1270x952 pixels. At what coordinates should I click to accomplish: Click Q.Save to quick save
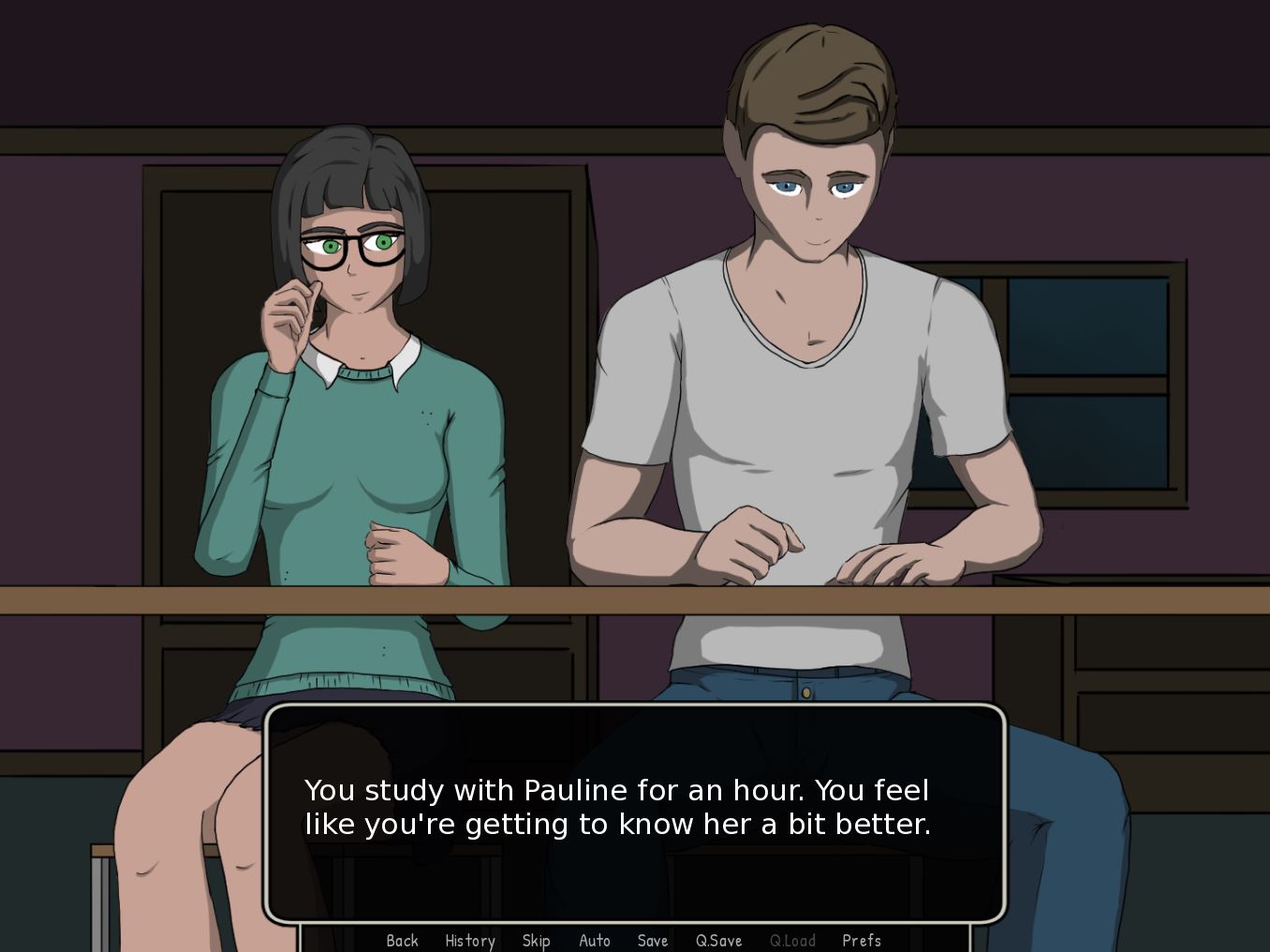[x=718, y=940]
